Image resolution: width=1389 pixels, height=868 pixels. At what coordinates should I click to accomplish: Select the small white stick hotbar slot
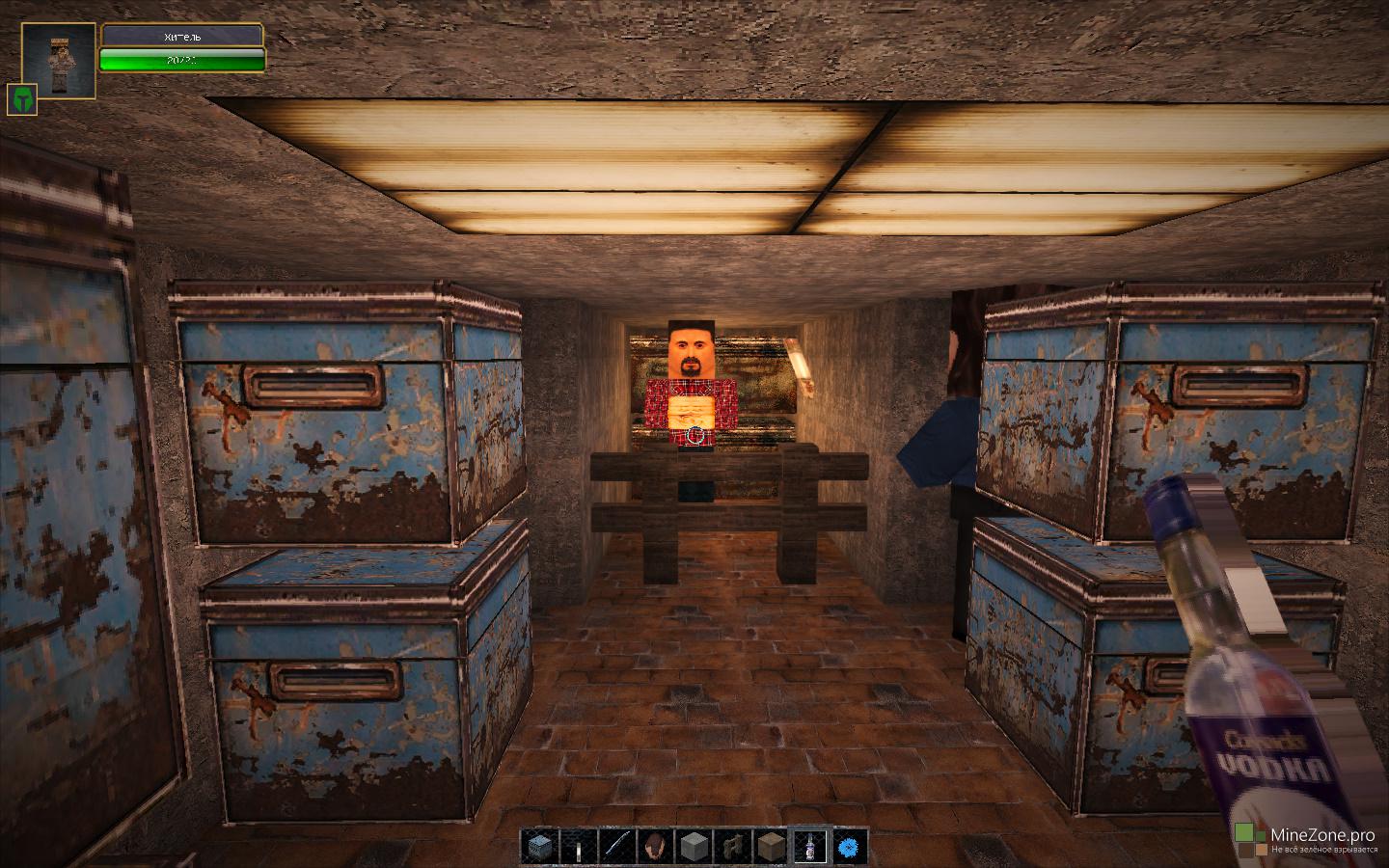click(577, 847)
